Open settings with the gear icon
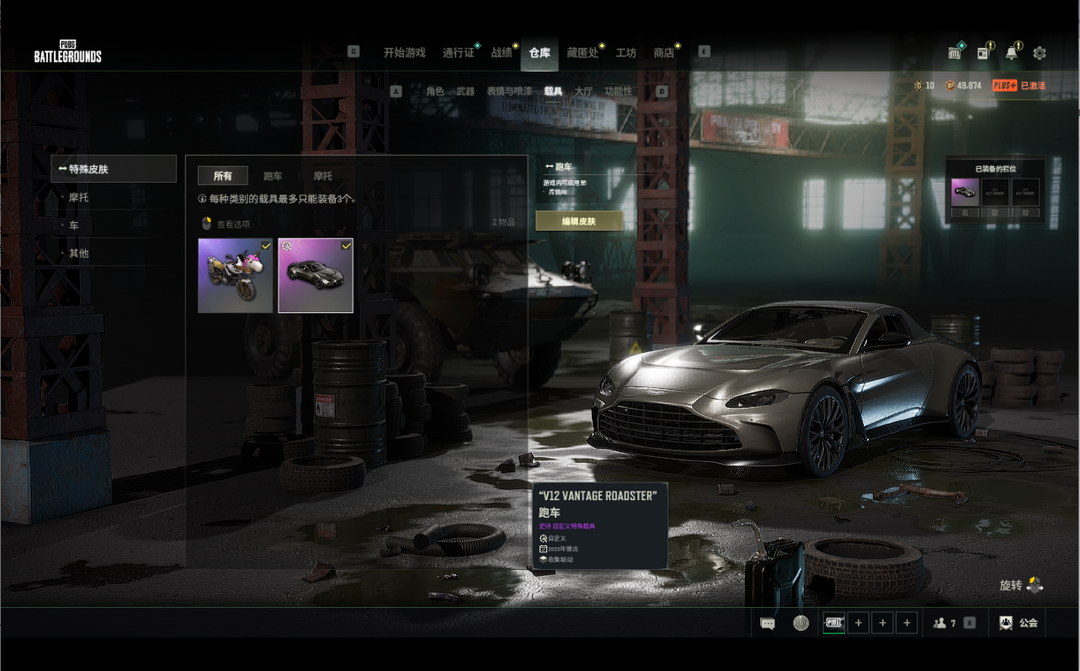 tap(1039, 53)
